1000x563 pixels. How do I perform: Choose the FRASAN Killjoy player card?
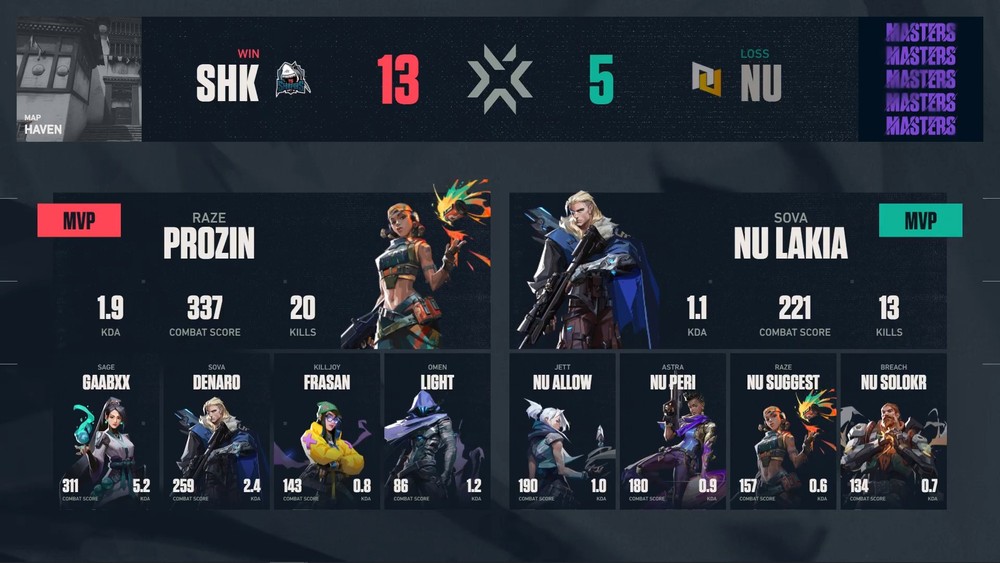pos(326,431)
